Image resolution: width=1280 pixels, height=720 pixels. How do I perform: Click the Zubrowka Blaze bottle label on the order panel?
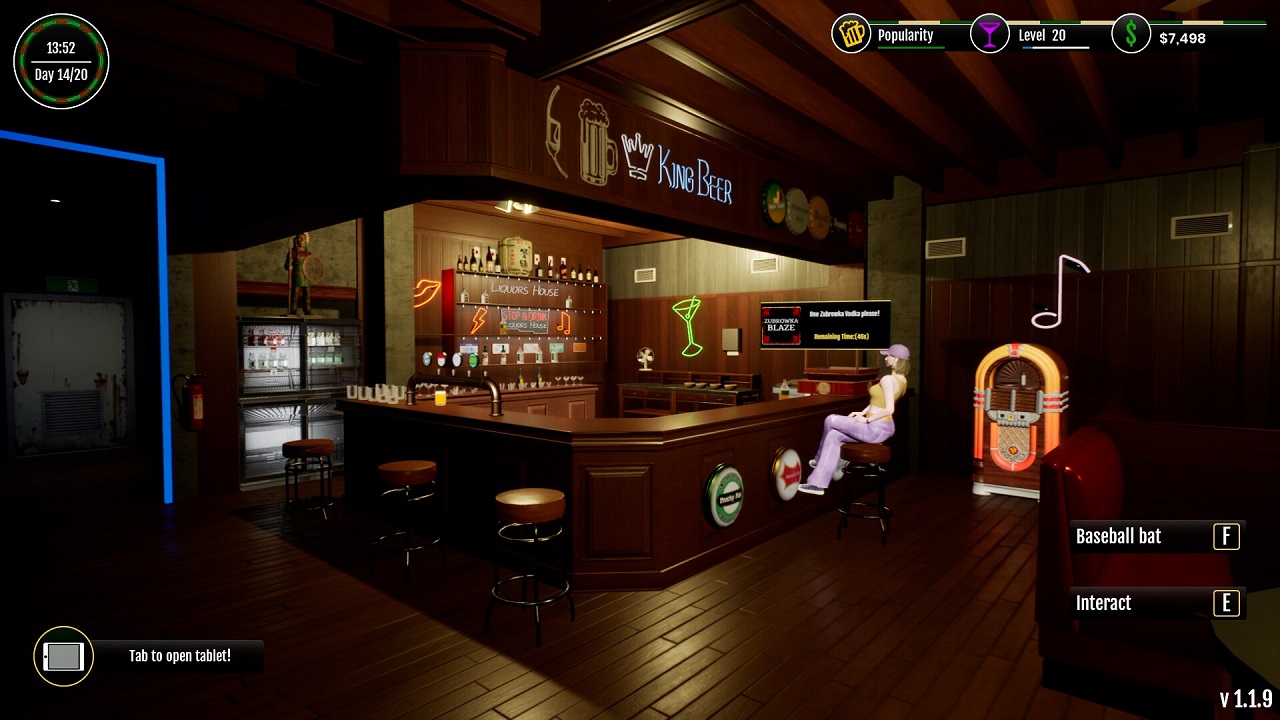781,324
